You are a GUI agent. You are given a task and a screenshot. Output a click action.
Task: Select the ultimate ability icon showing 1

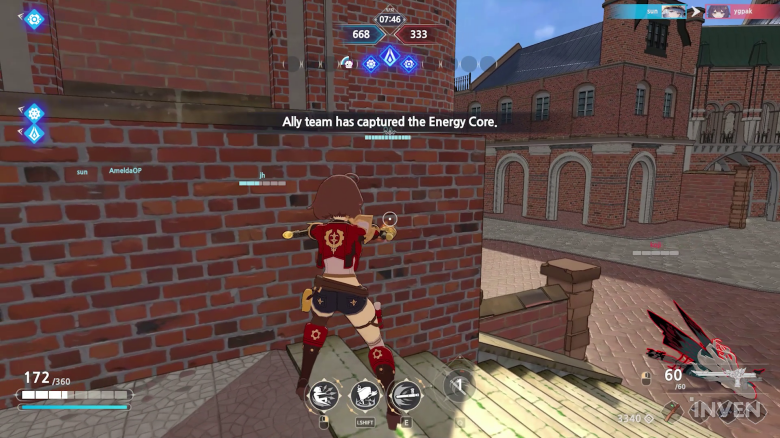[x=458, y=386]
